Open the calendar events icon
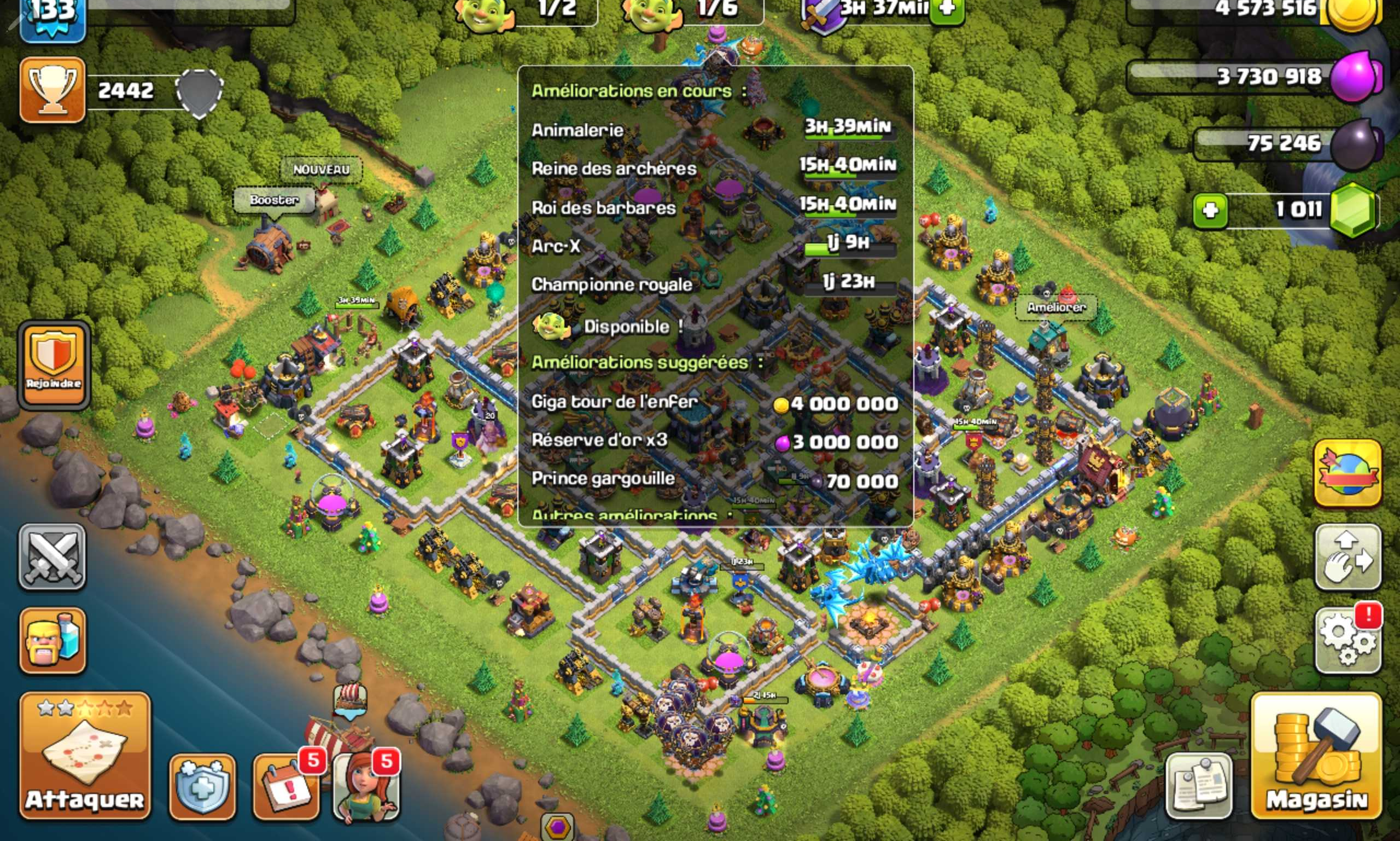This screenshot has width=1400, height=841. tap(285, 787)
